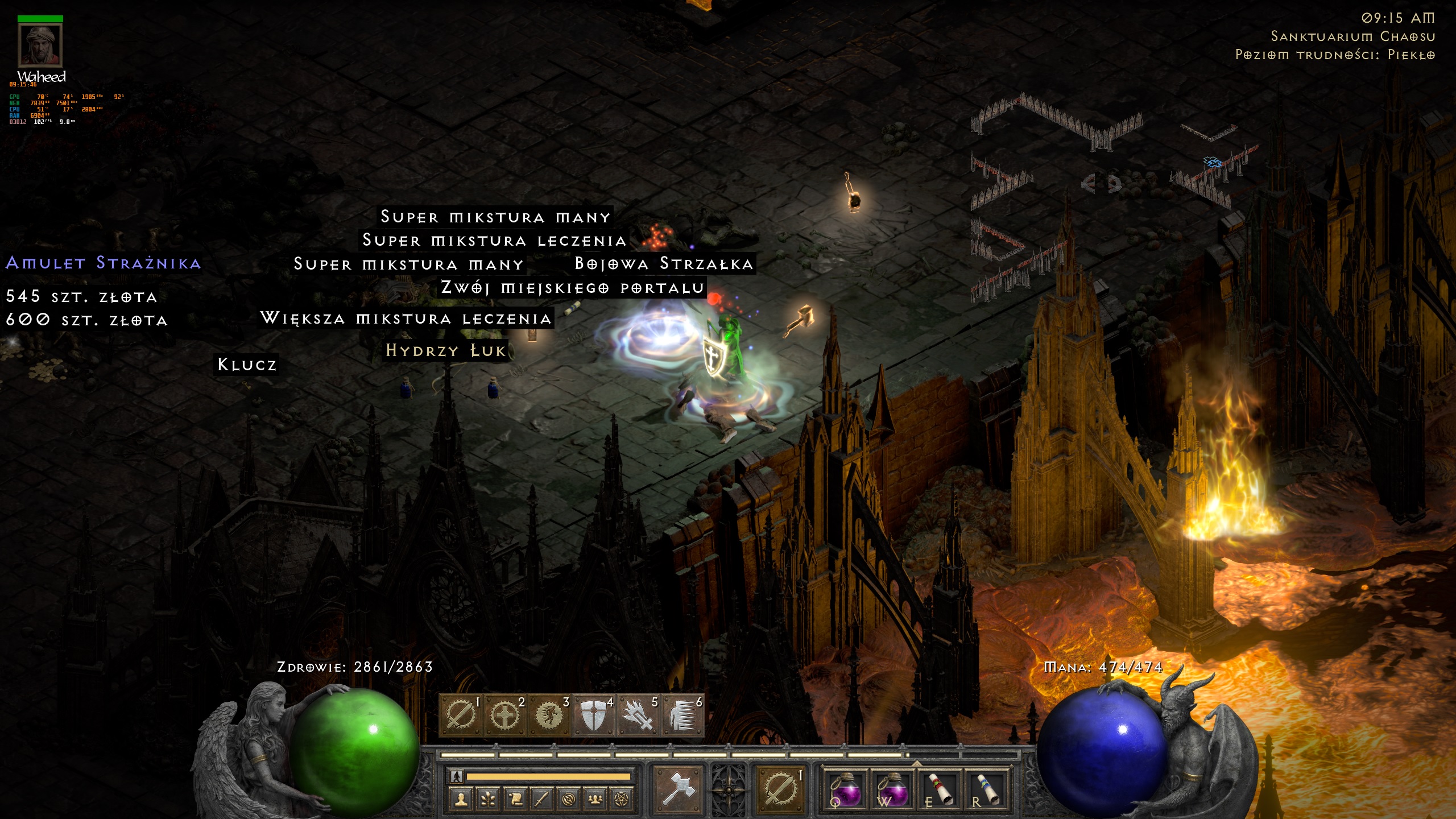Use the blue-ribbon scroll in belt slot R

(x=986, y=791)
